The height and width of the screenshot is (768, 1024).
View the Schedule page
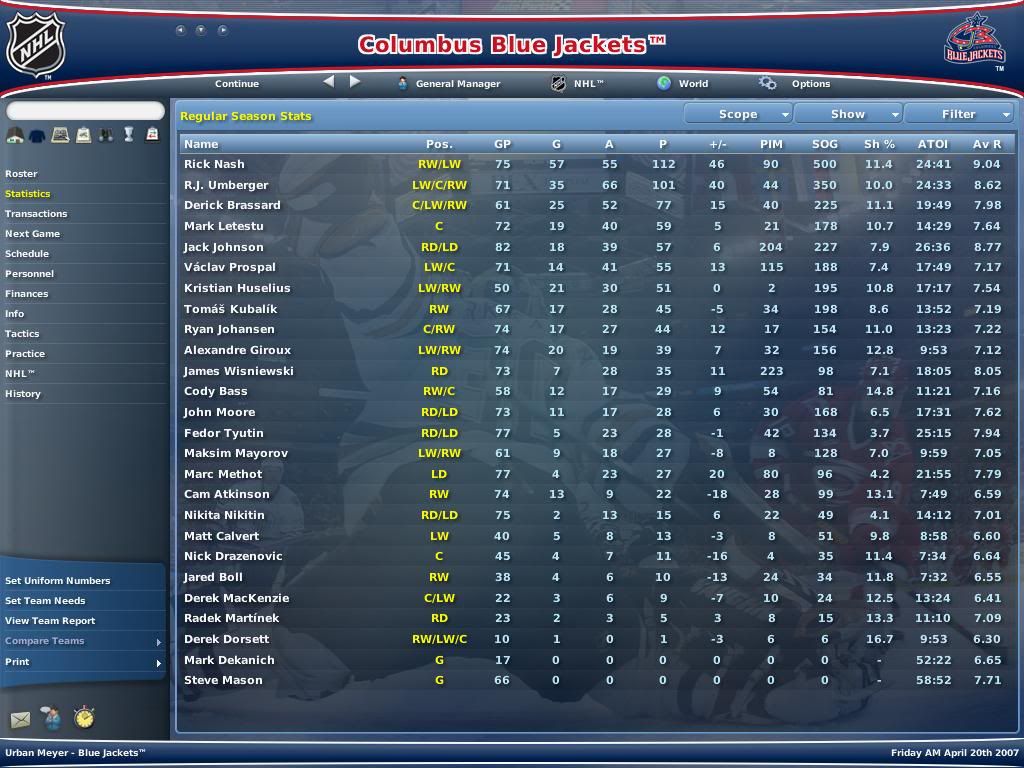(x=27, y=254)
